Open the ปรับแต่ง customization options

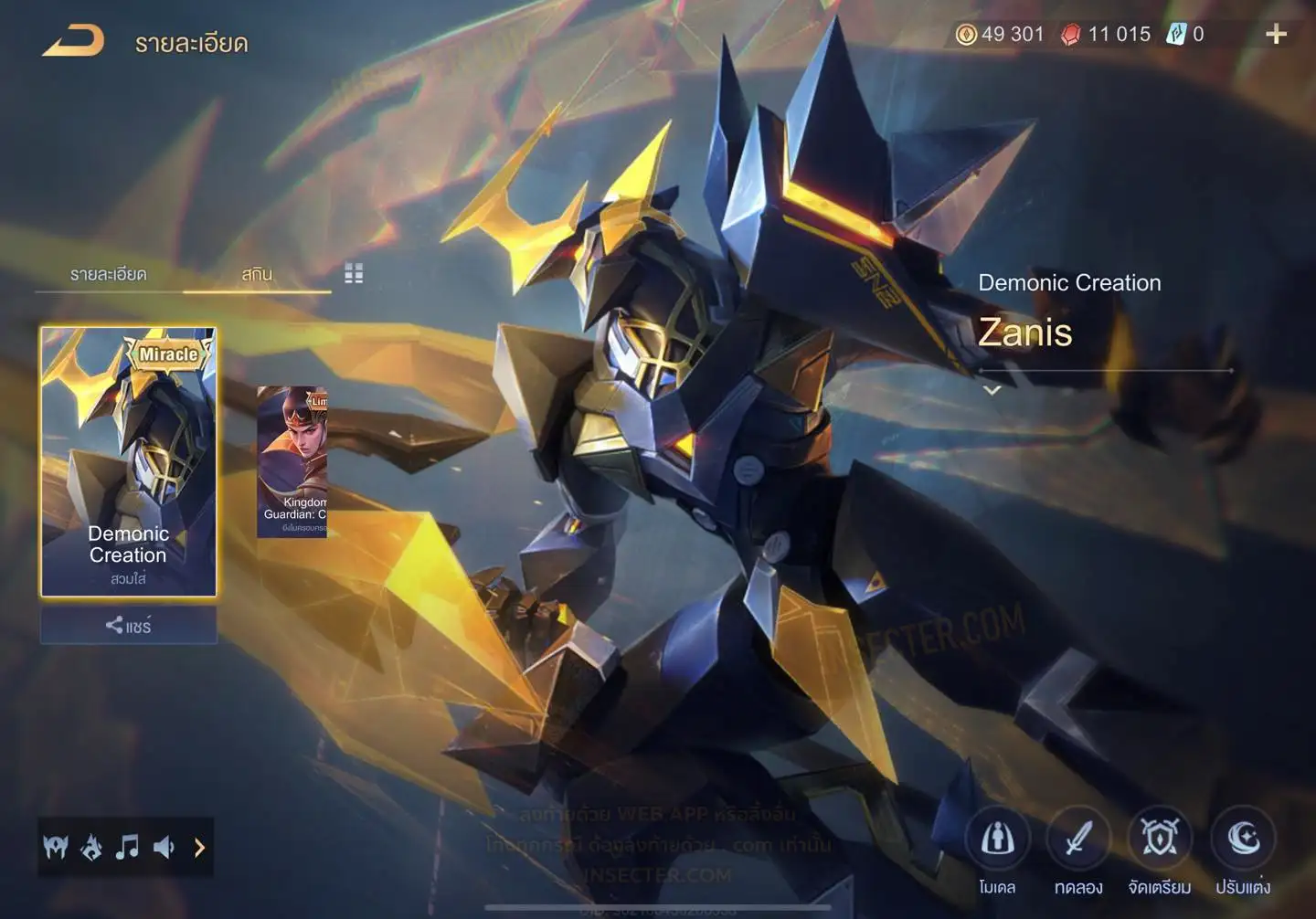coord(1243,839)
